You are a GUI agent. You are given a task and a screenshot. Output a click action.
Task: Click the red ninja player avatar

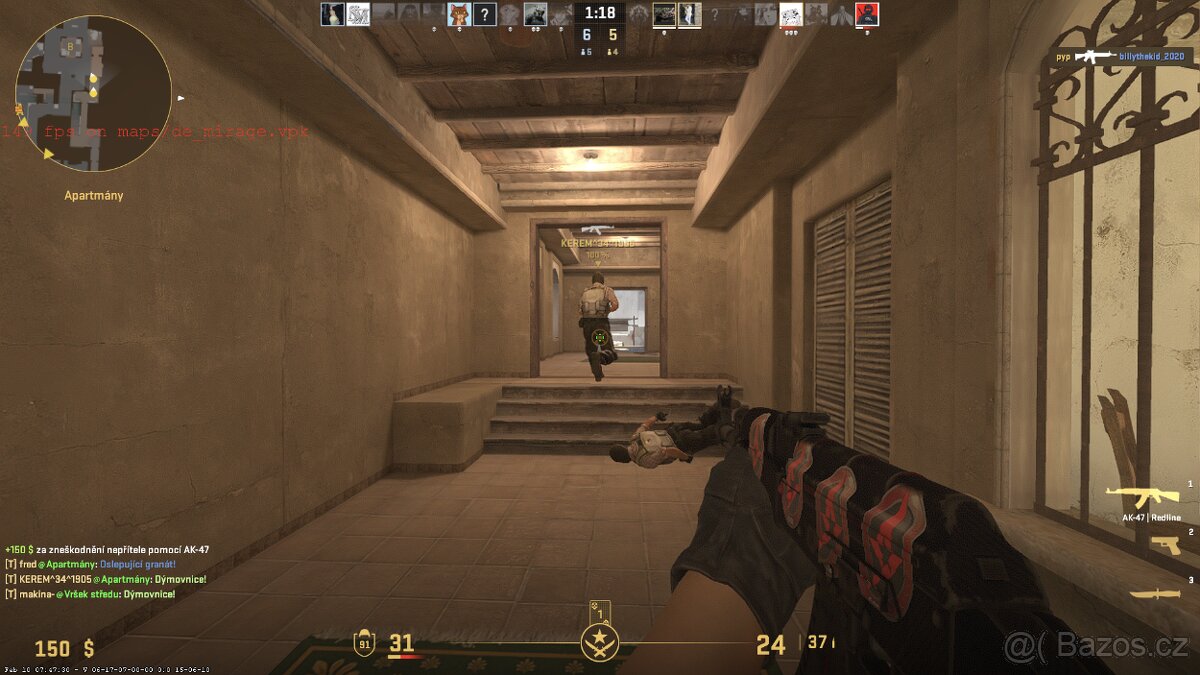(x=866, y=14)
